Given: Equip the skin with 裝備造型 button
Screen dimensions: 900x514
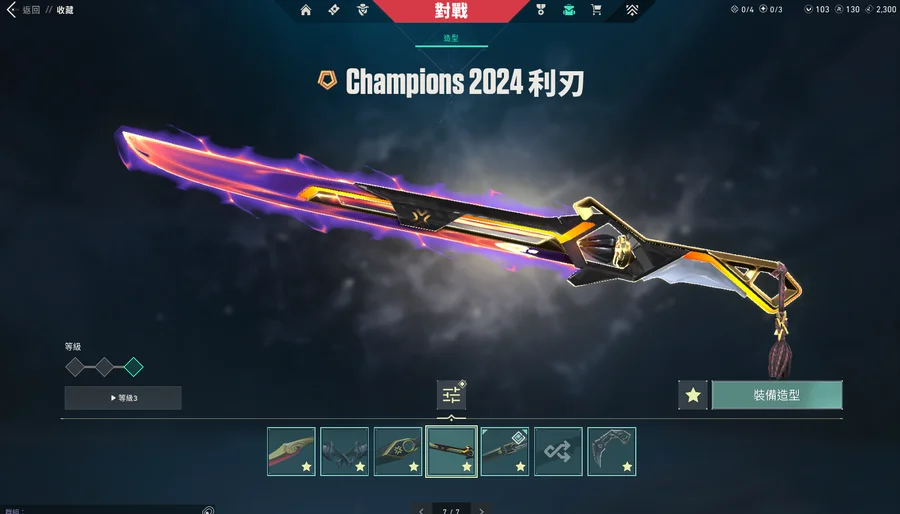Looking at the screenshot, I should tap(776, 395).
